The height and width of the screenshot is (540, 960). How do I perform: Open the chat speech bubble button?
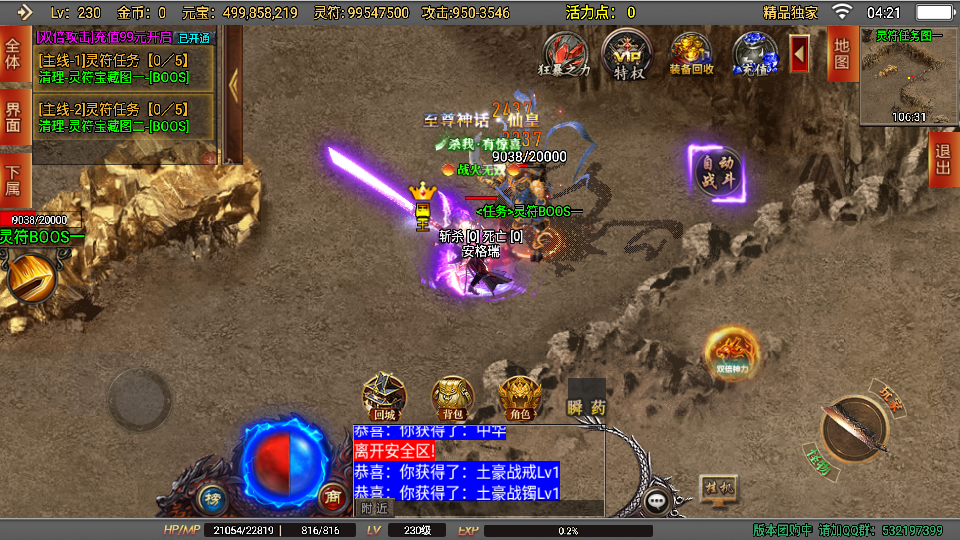(657, 500)
